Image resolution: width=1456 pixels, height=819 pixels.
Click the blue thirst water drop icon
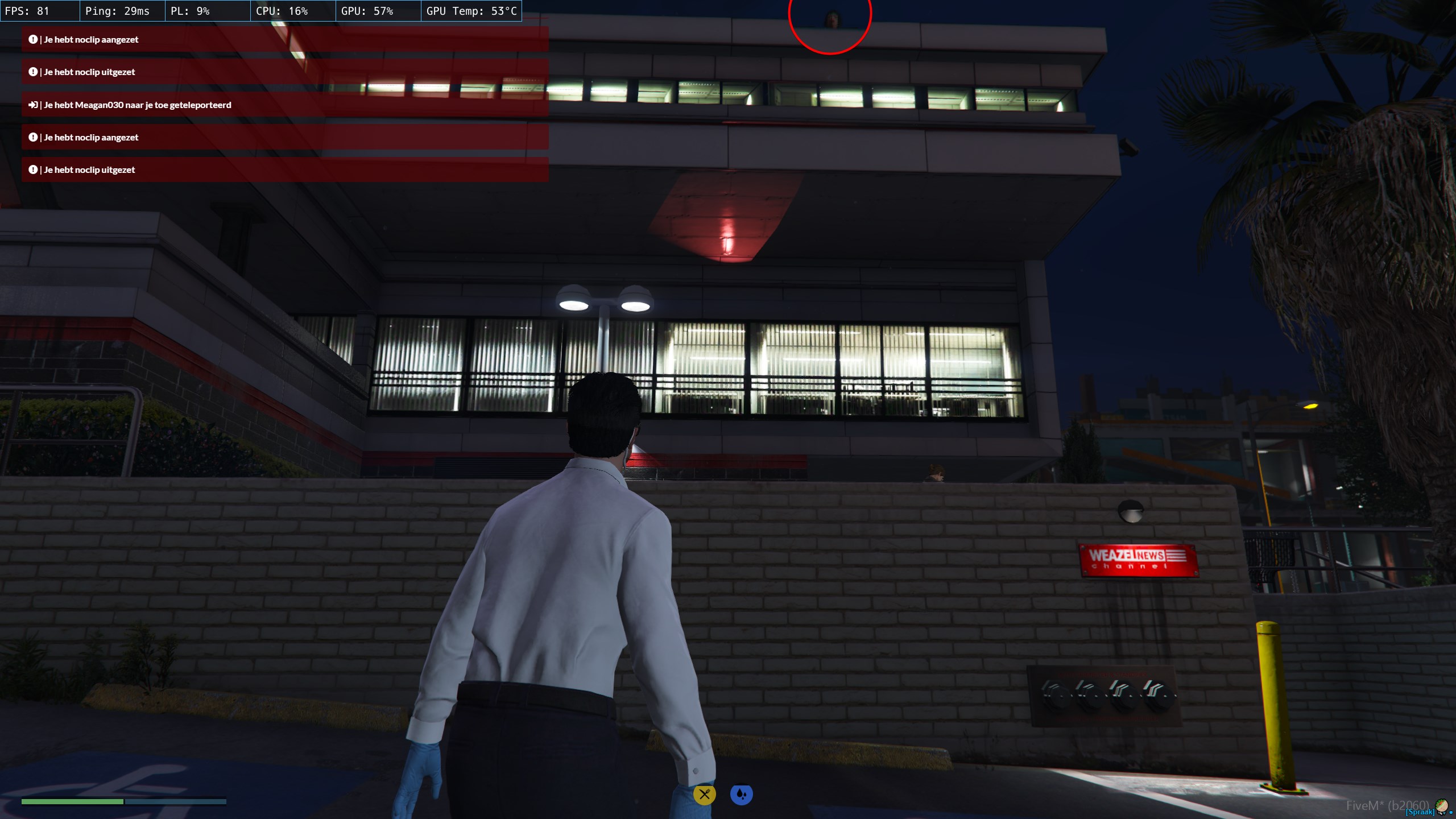(741, 795)
